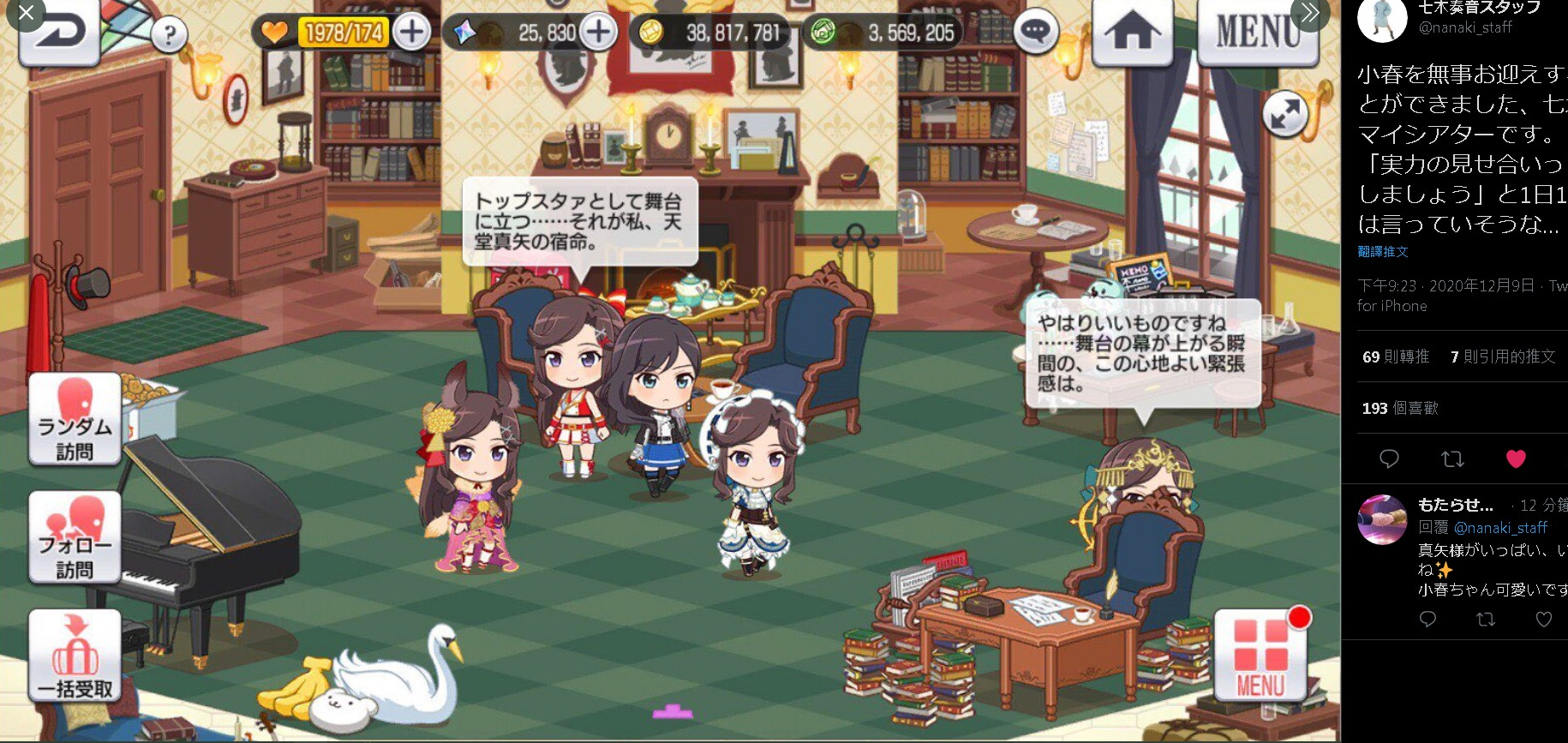Buy gems using the plus beside 25,830

click(598, 33)
